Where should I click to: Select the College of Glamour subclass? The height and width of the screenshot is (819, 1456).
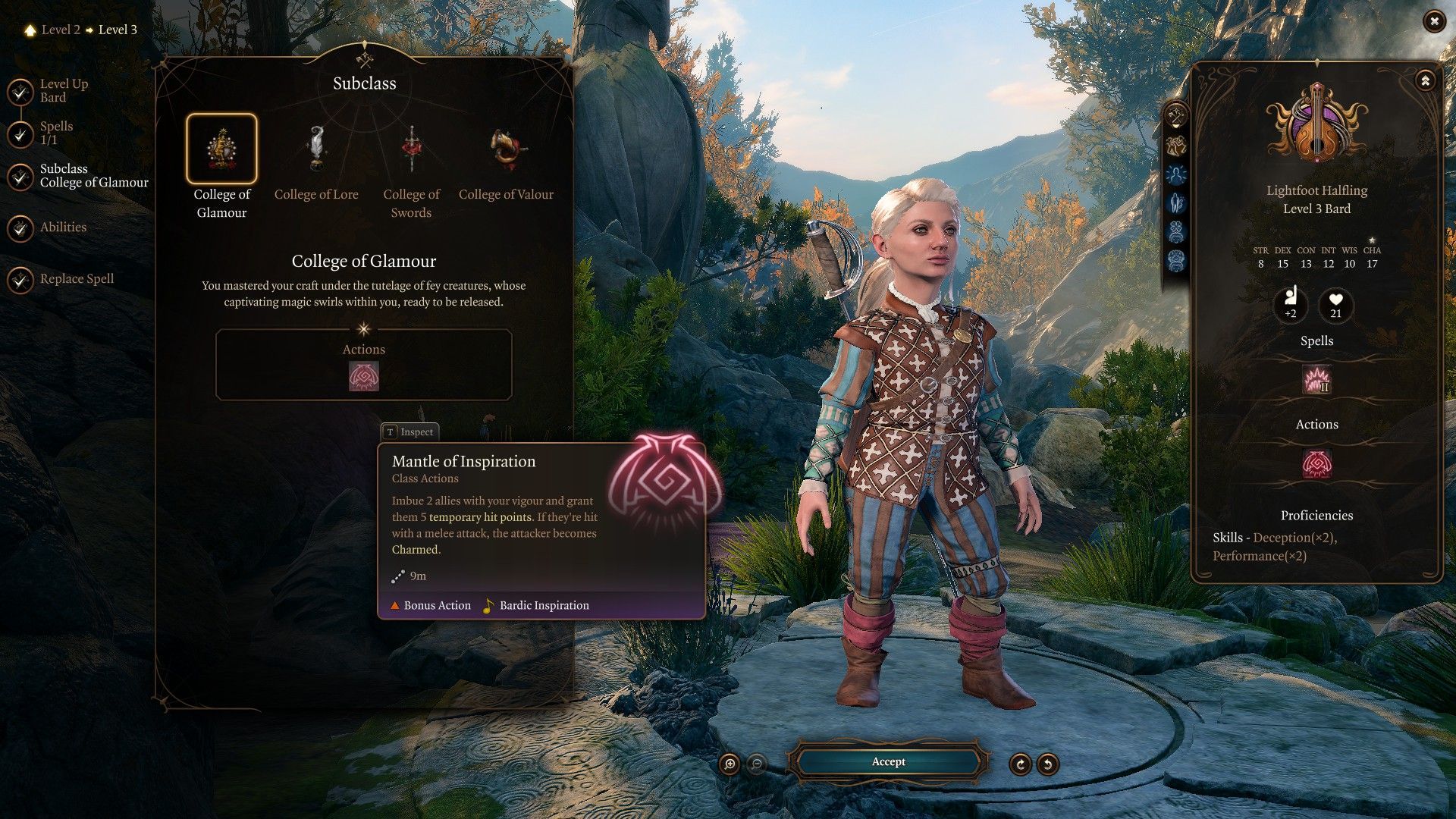221,149
